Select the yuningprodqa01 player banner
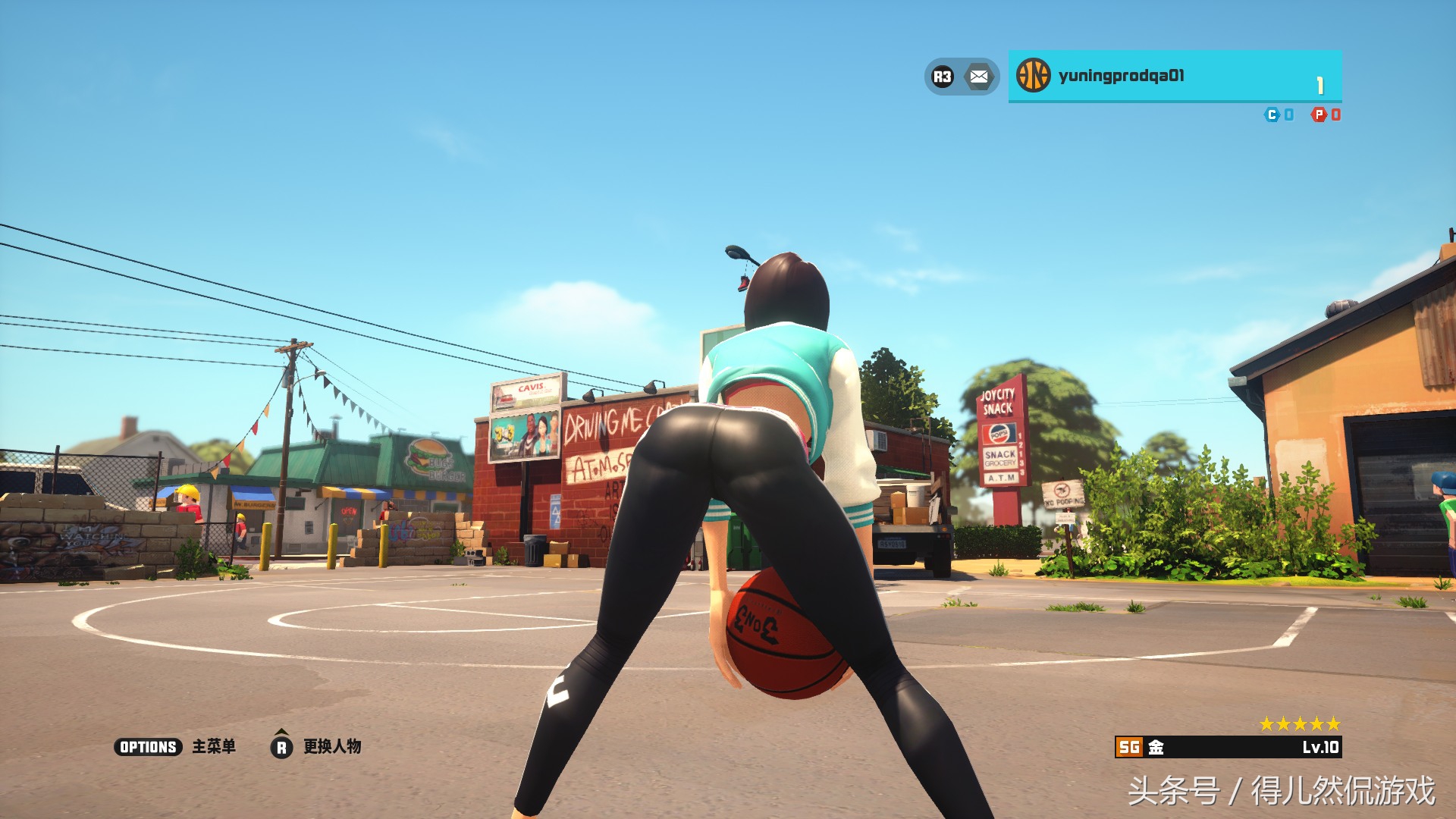This screenshot has width=1456, height=819. [x=1174, y=76]
